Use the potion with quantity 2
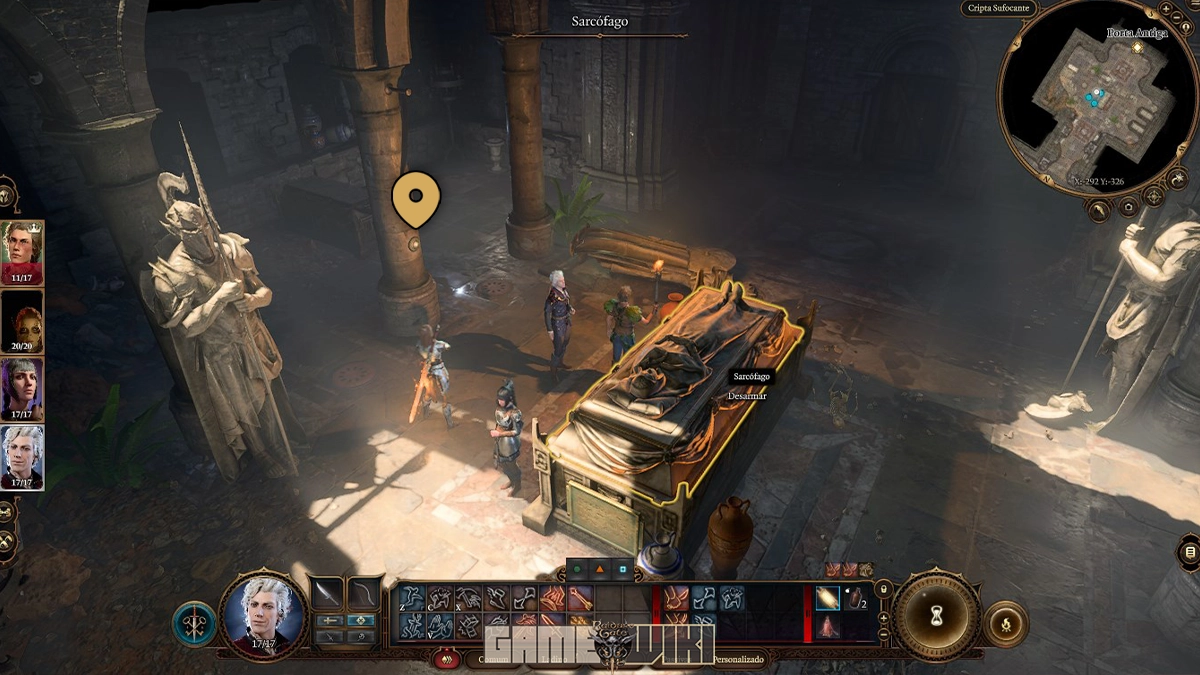 point(856,598)
